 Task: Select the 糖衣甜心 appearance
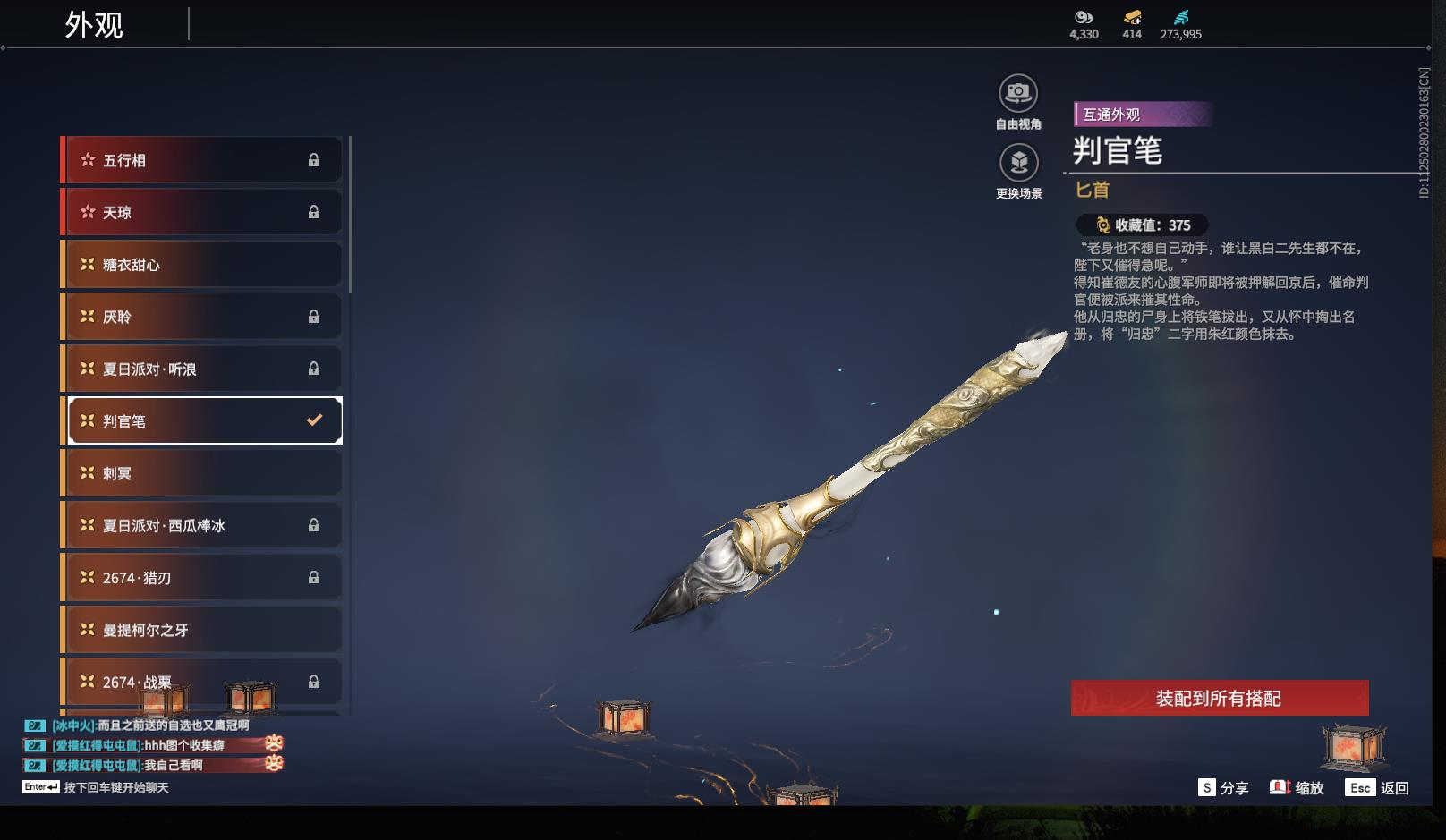pyautogui.click(x=202, y=265)
